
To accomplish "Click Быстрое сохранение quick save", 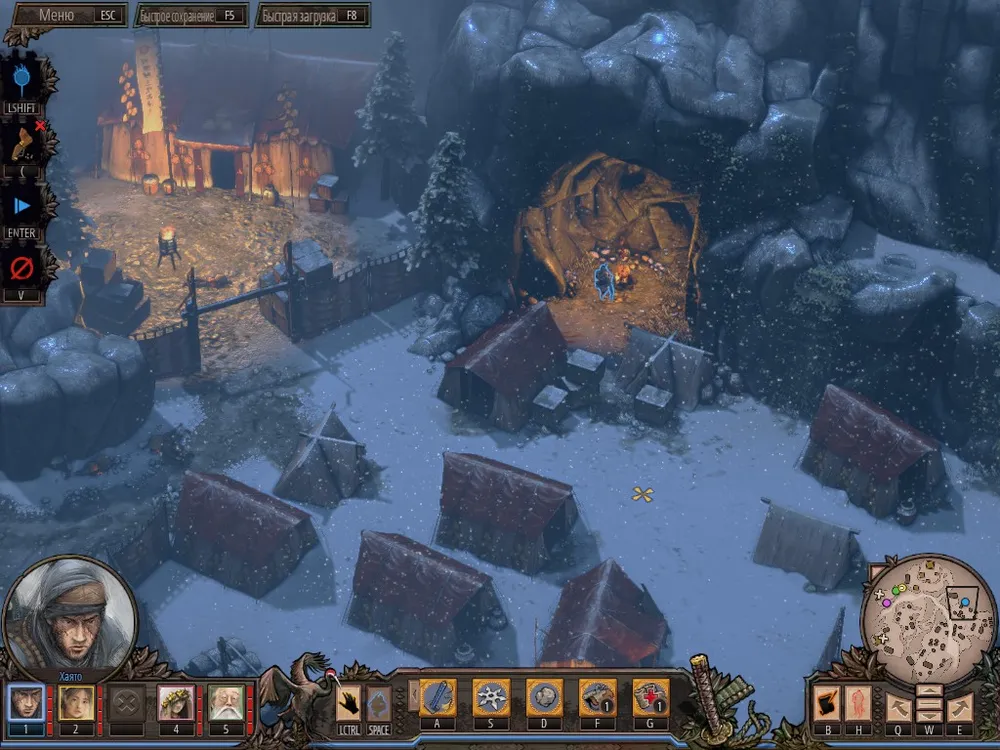I will tap(190, 15).
